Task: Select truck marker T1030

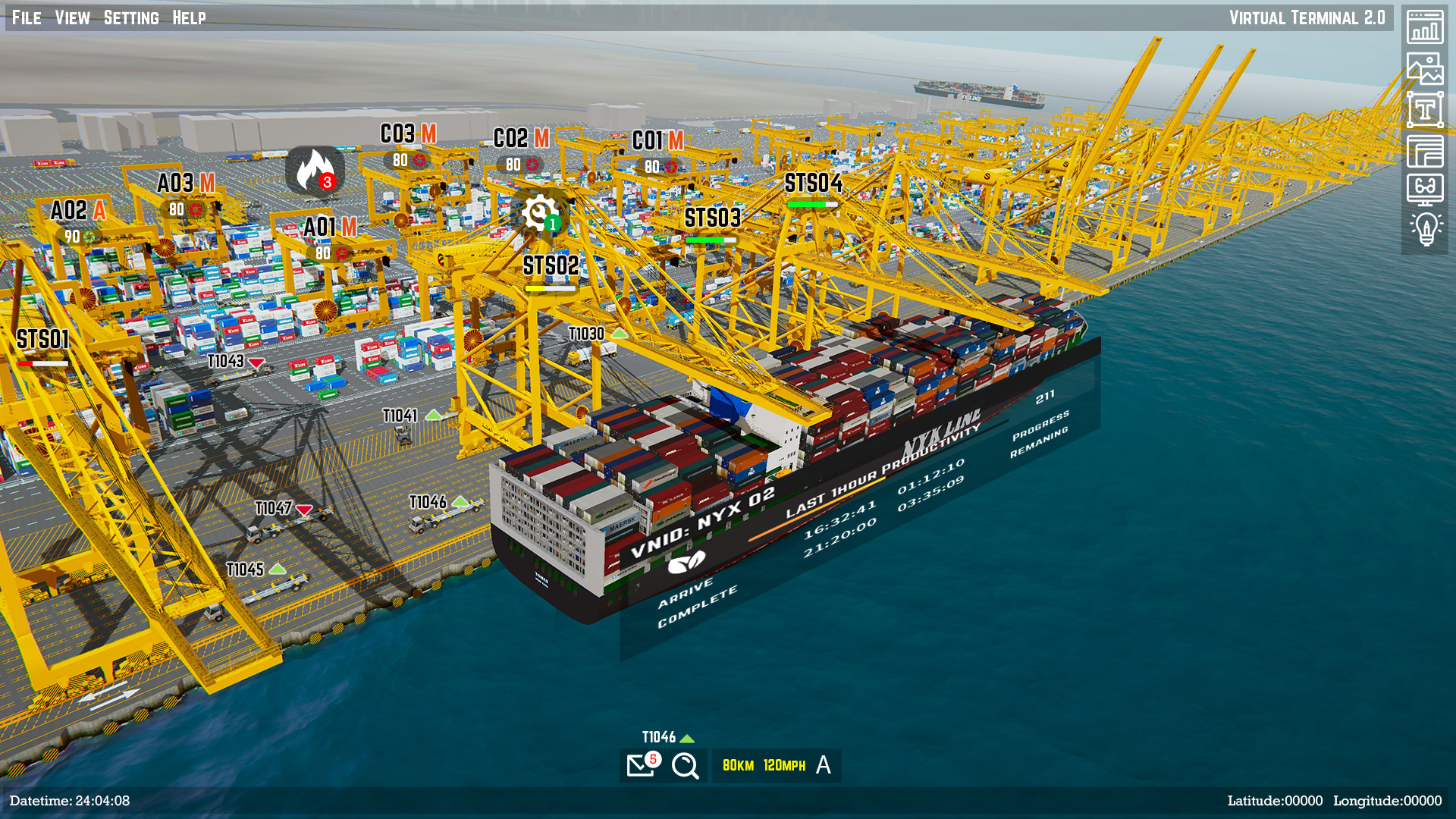Action: pyautogui.click(x=587, y=334)
